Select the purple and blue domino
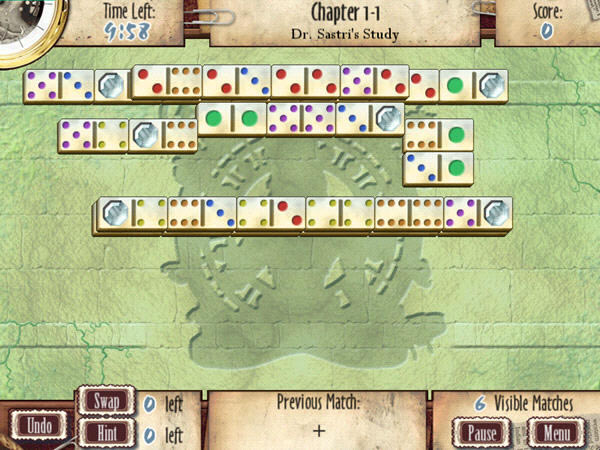This screenshot has width=600, height=450. coord(59,86)
